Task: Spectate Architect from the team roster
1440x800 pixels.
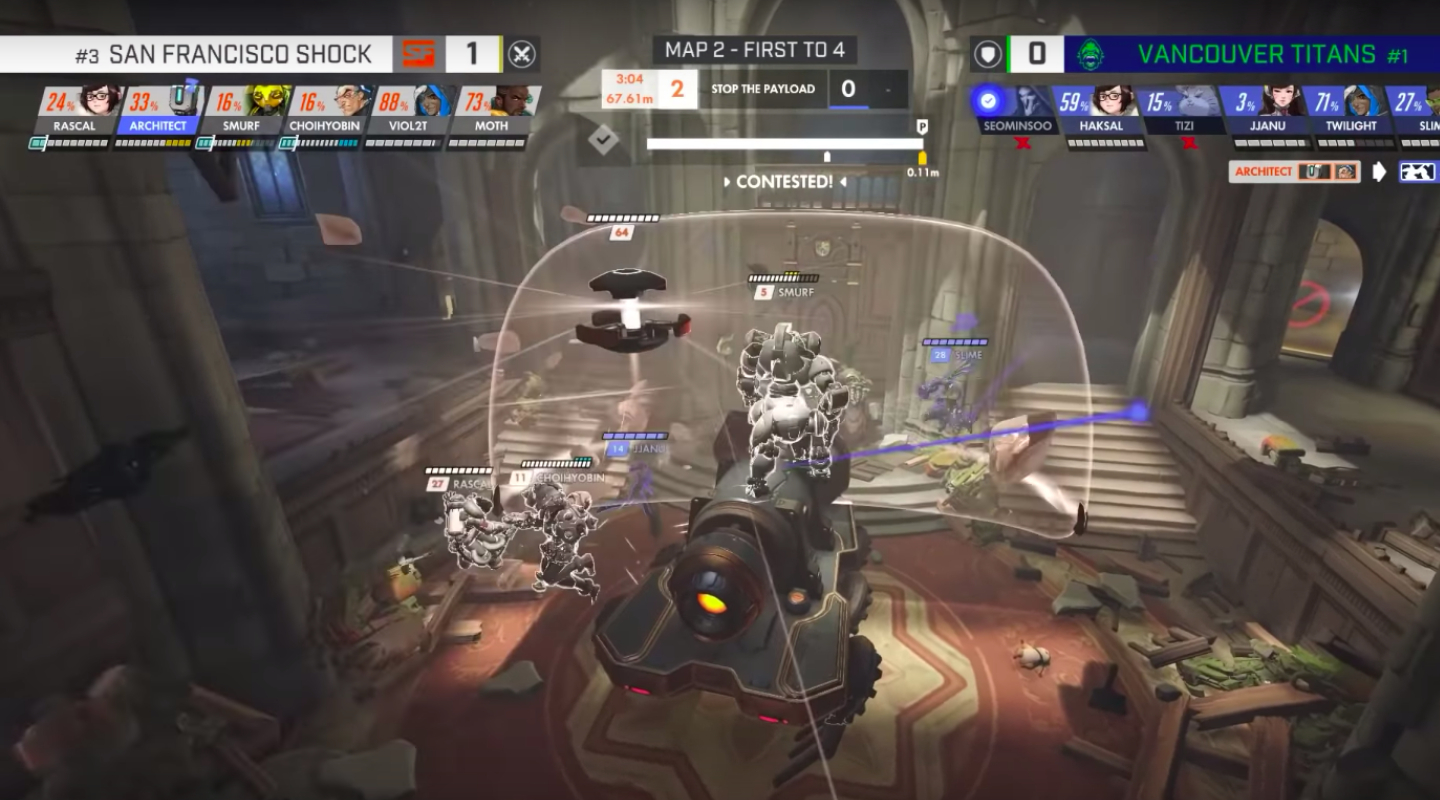Action: [158, 109]
